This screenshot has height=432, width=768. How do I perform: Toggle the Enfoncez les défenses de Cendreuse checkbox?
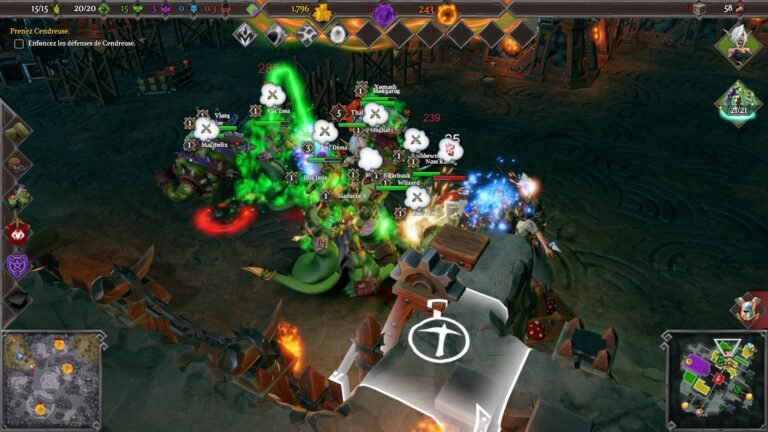point(19,44)
